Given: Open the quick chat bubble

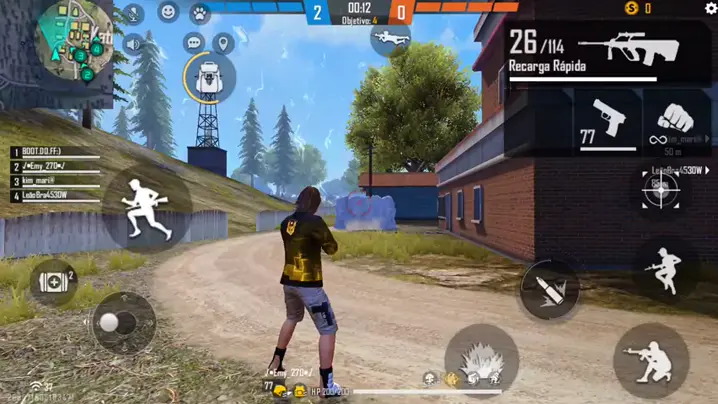Looking at the screenshot, I should click(x=194, y=43).
